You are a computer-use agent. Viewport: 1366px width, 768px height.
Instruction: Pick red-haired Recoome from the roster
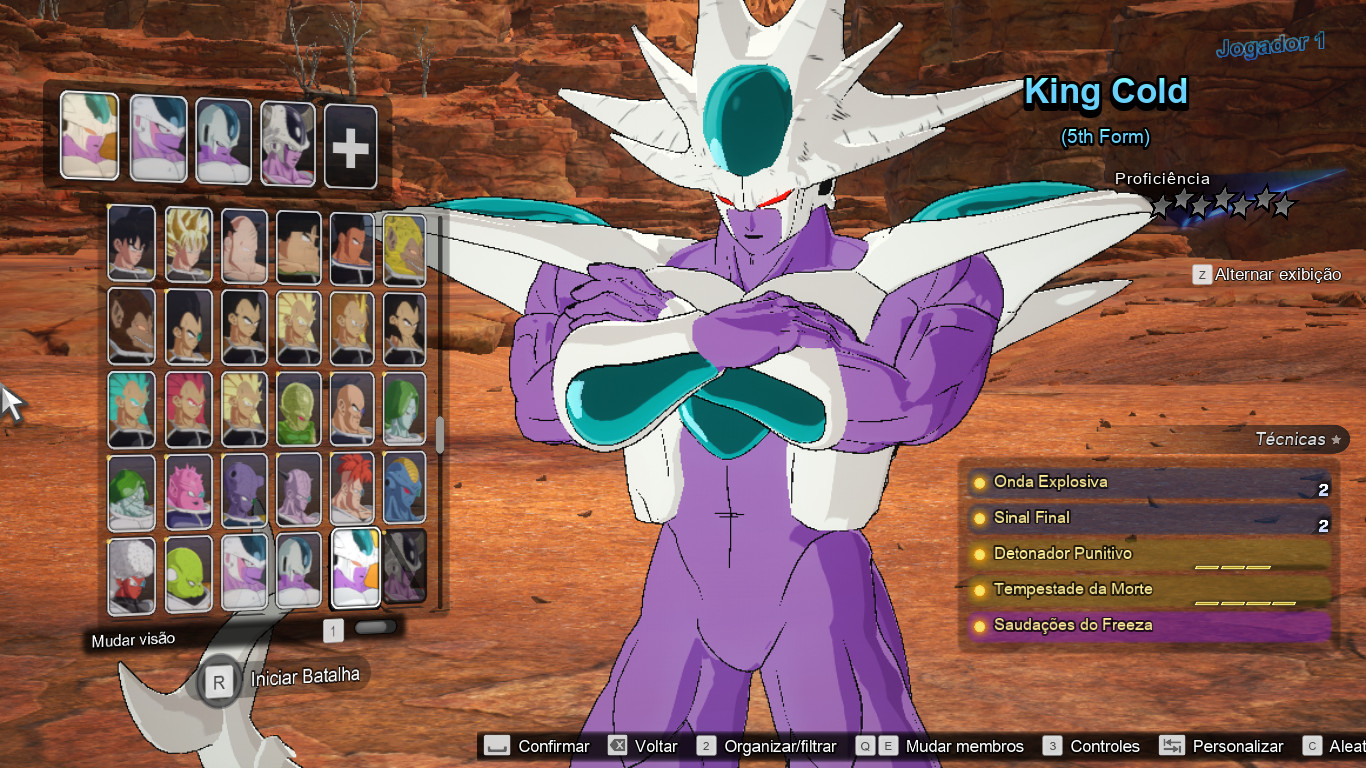(353, 490)
